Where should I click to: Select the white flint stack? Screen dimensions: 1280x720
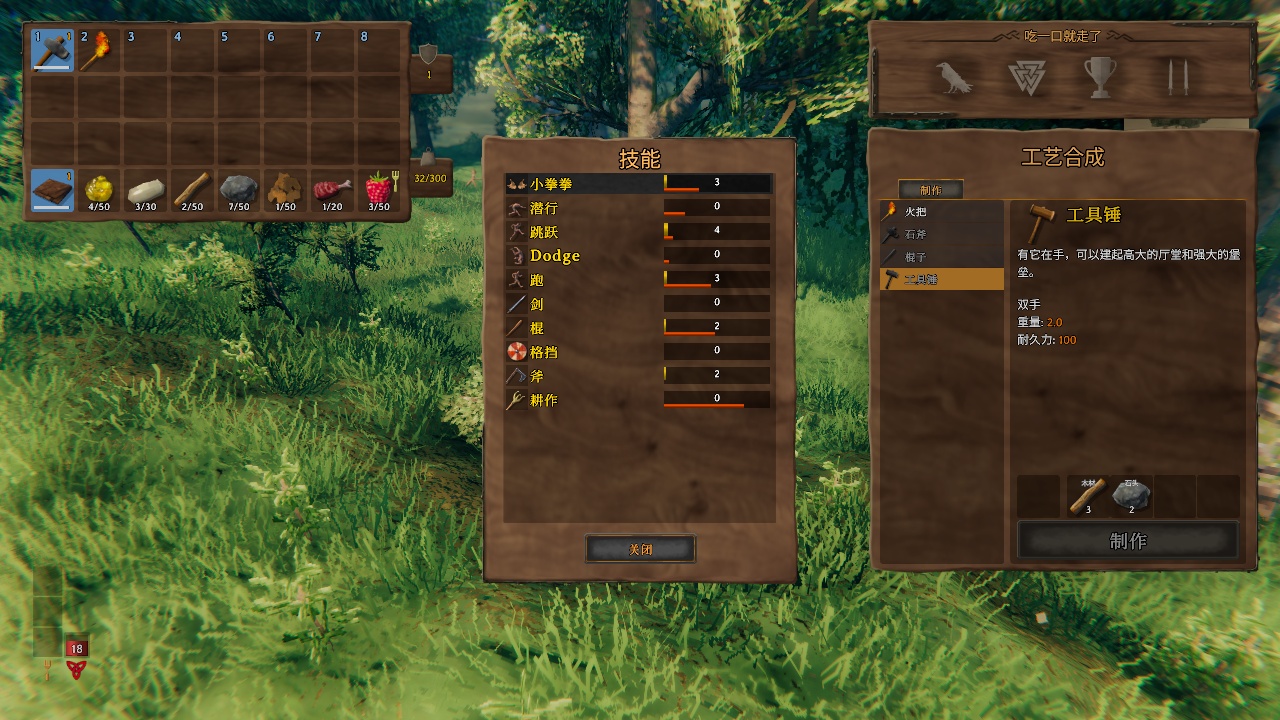point(145,190)
